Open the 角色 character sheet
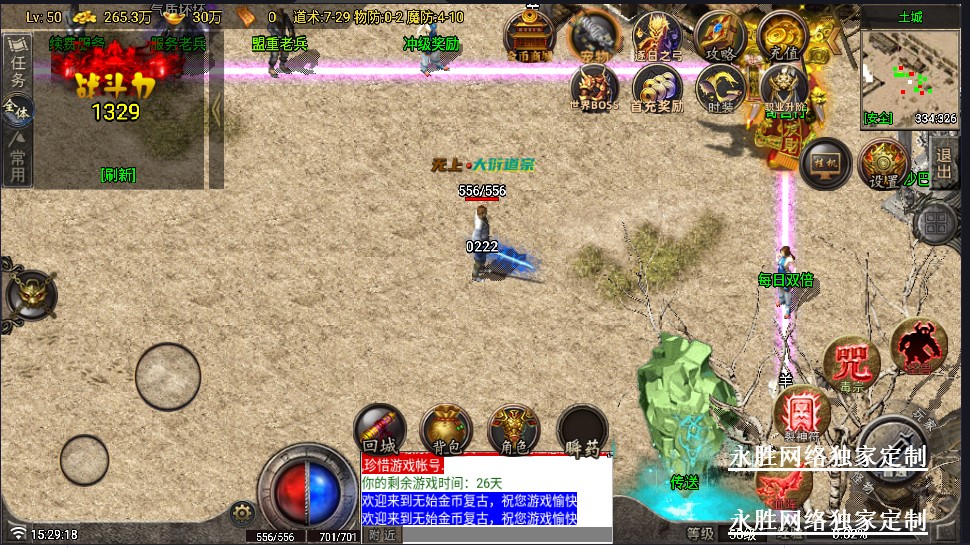This screenshot has height=548, width=970. tap(513, 429)
